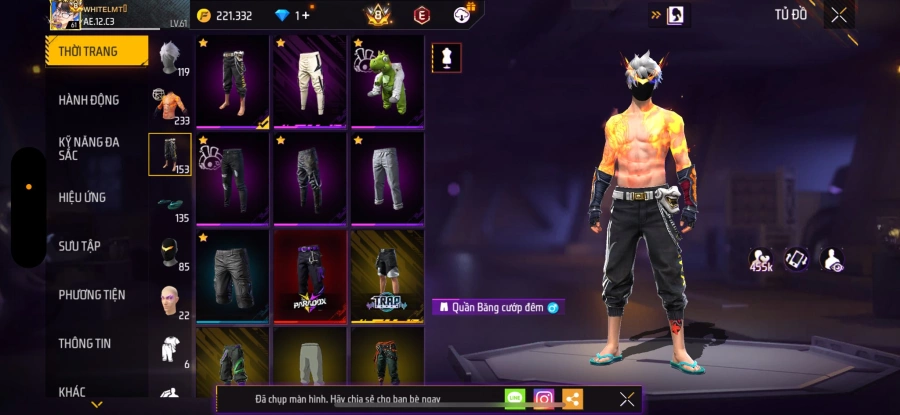Select the Paradox pants item

coord(309,276)
